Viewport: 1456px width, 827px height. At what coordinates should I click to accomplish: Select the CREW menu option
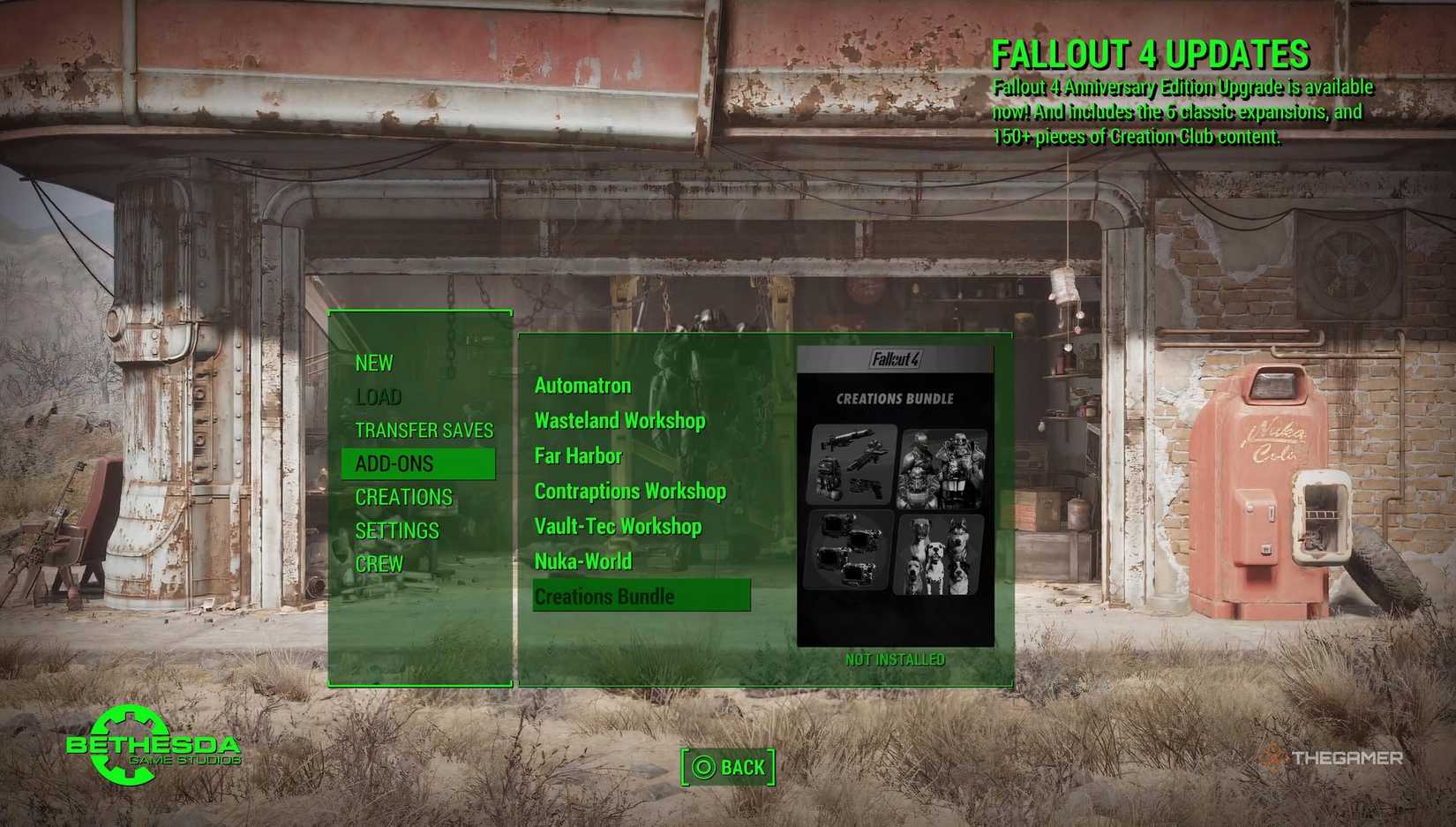379,563
